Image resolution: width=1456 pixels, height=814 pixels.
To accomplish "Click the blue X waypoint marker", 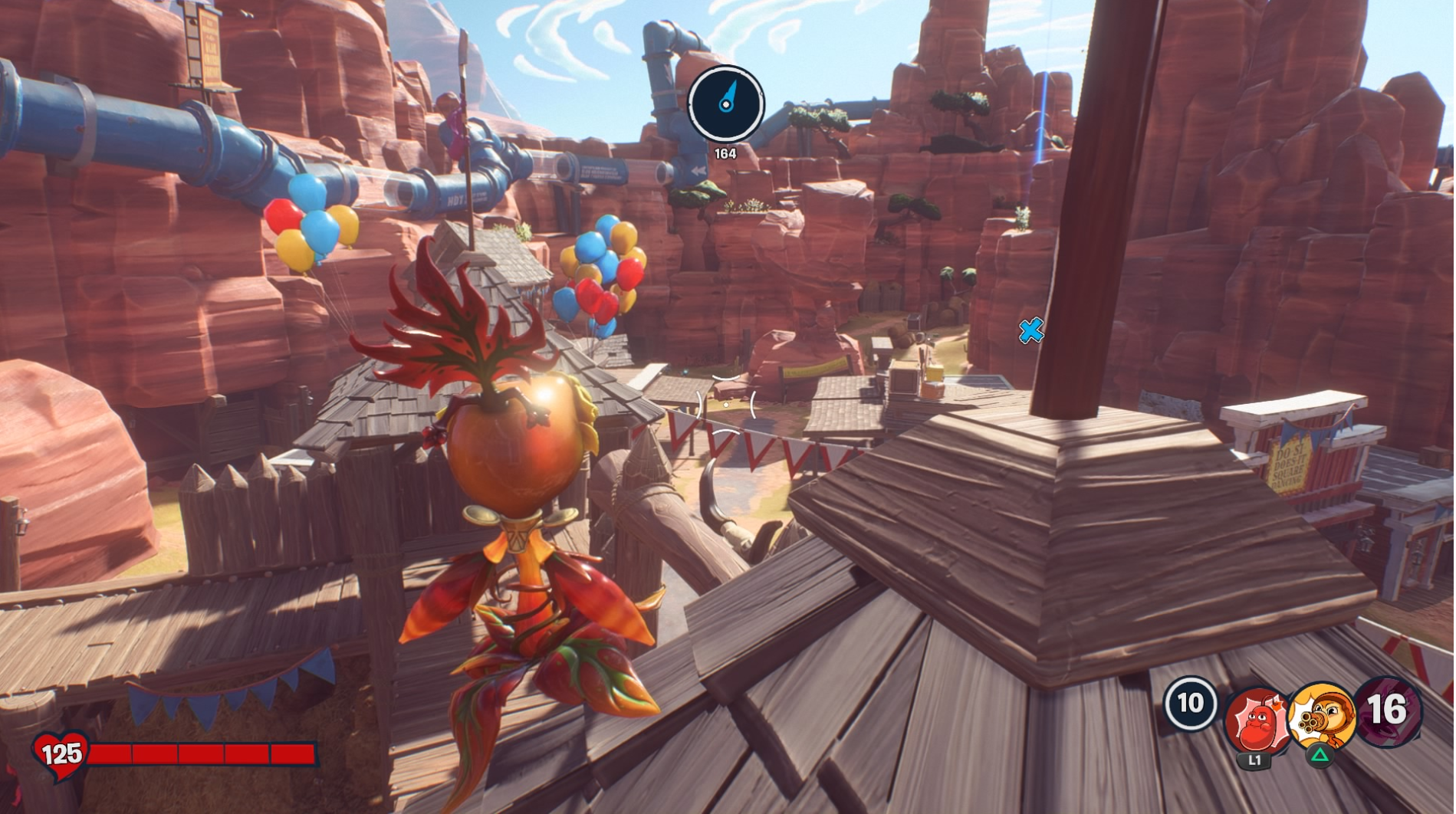I will pos(1030,331).
